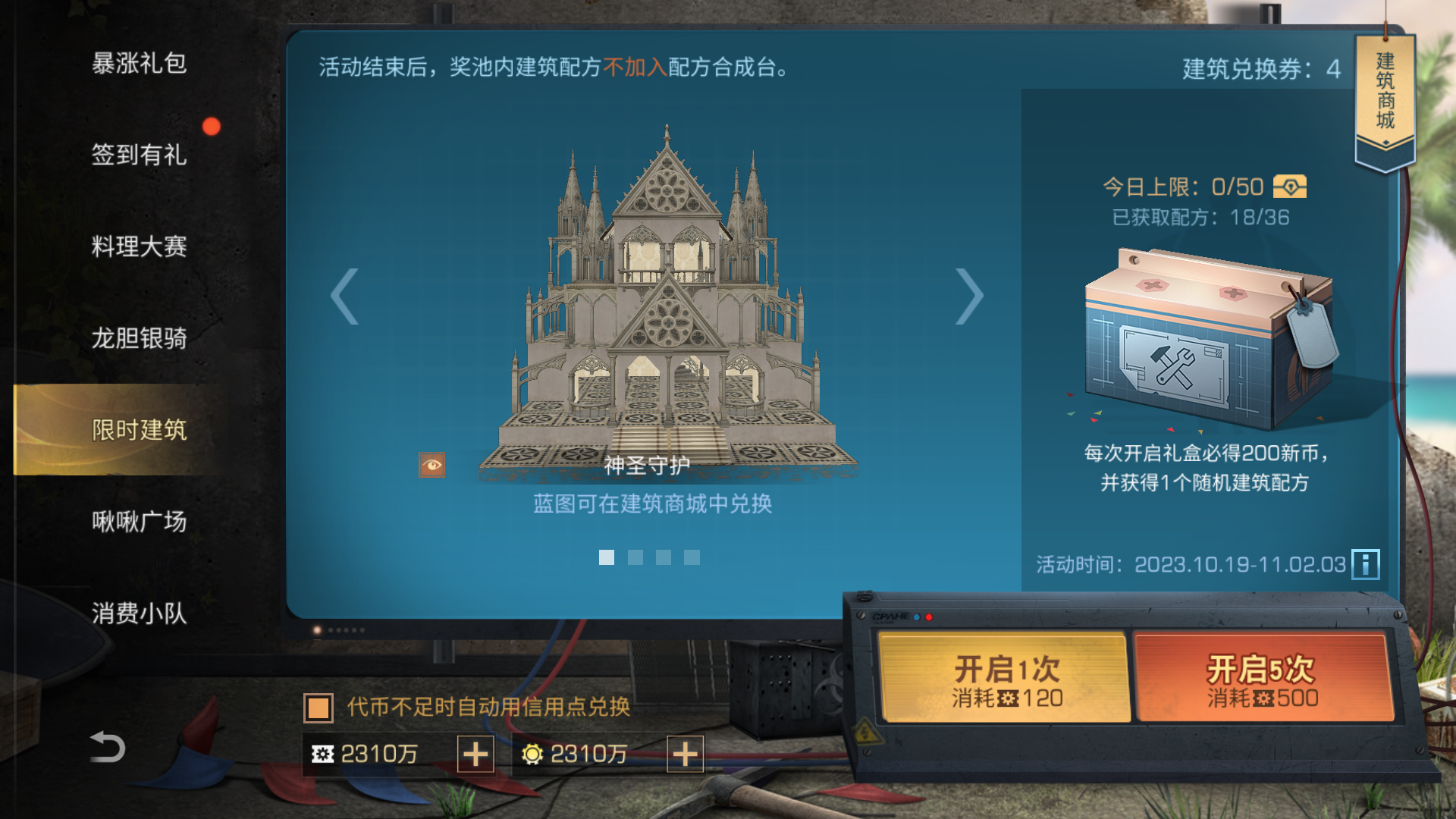This screenshot has height=819, width=1456.
Task: Click the gear currency icon near 2310万
Action: click(325, 755)
